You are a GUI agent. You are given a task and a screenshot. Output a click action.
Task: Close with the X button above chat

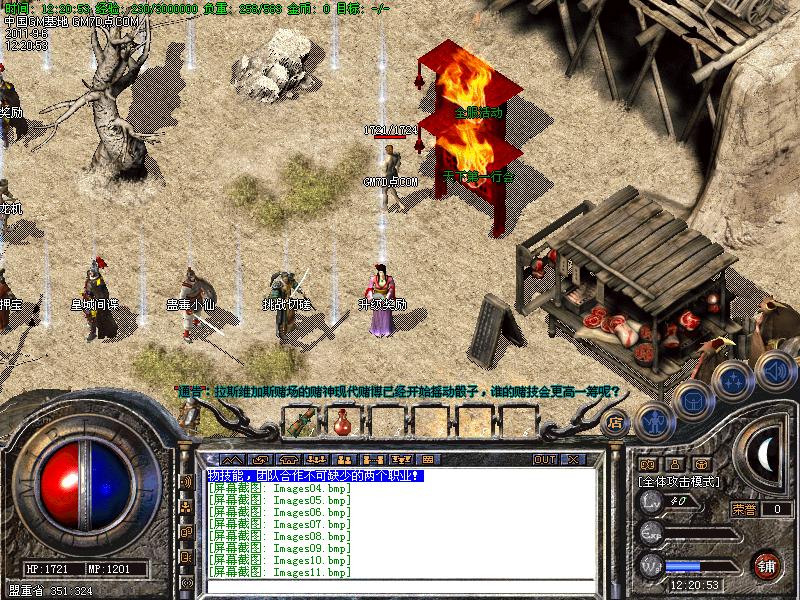click(572, 460)
